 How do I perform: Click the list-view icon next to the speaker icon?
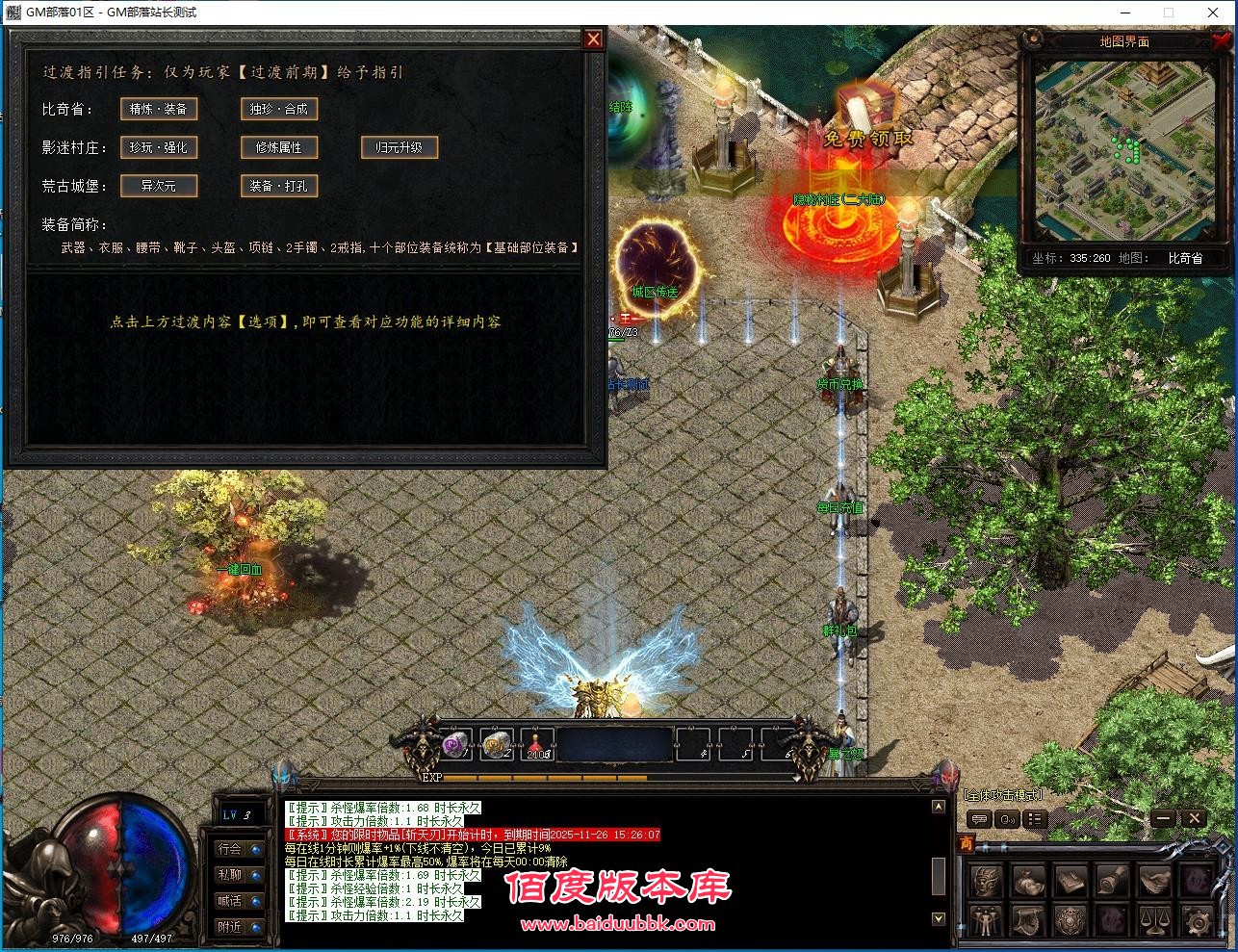click(x=1037, y=819)
